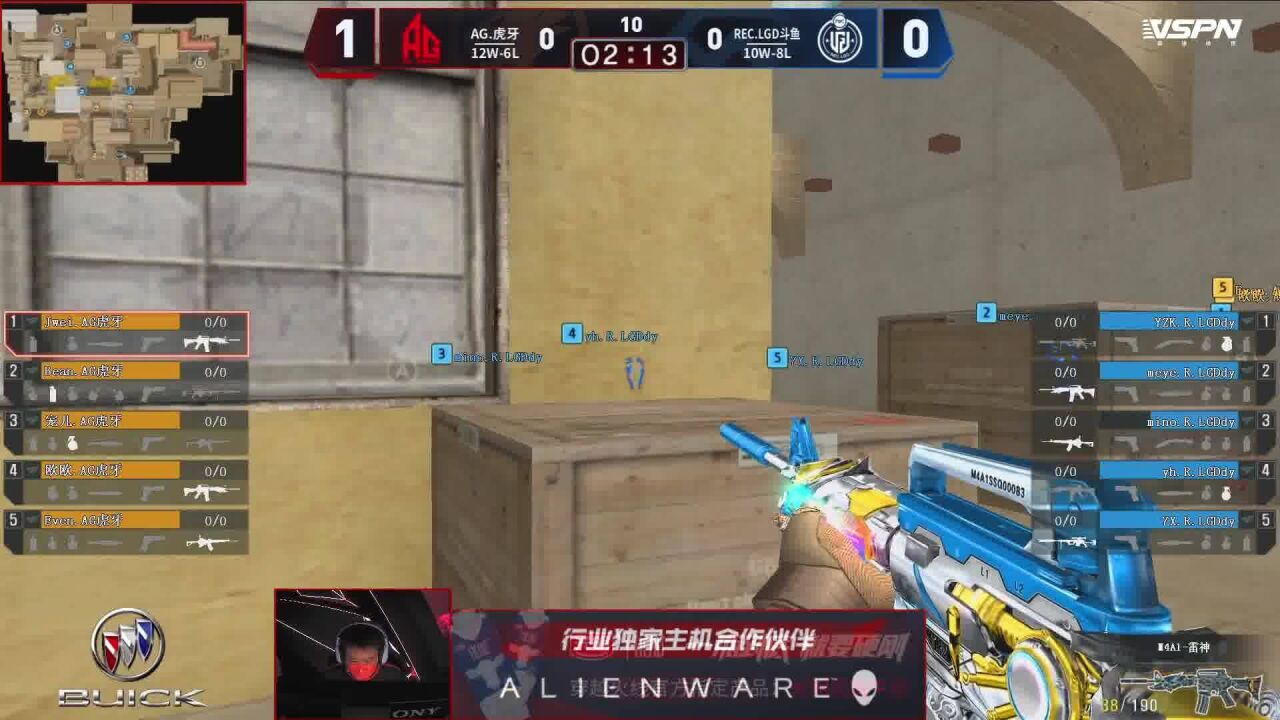This screenshot has width=1280, height=720.
Task: Open the minimap overview
Action: click(123, 92)
